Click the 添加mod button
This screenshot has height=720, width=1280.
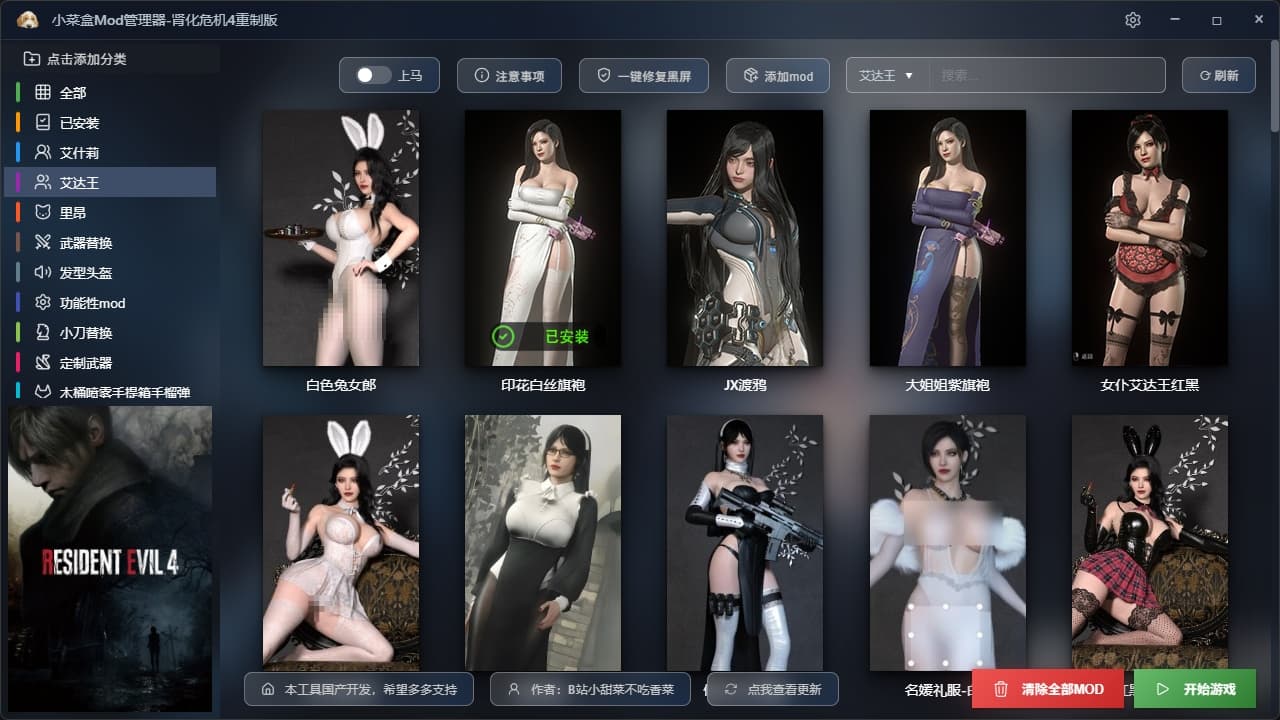(x=777, y=76)
